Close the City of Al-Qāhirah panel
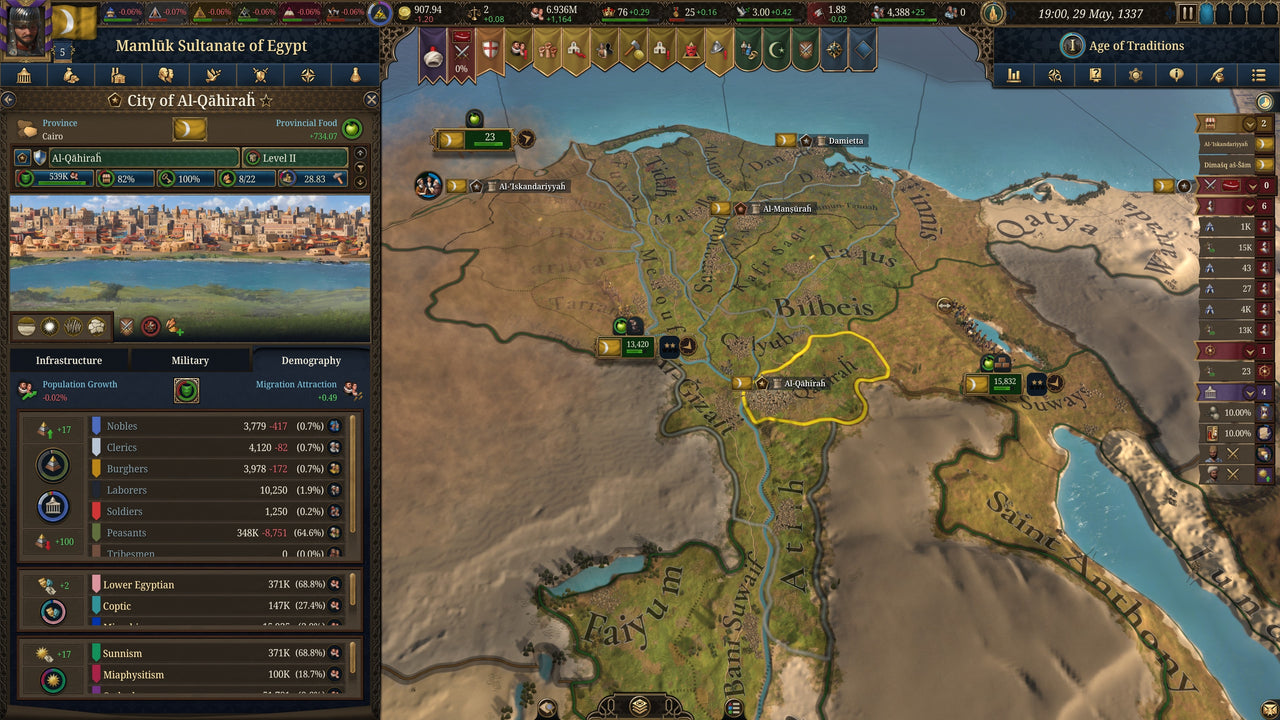The width and height of the screenshot is (1280, 720). [x=371, y=100]
